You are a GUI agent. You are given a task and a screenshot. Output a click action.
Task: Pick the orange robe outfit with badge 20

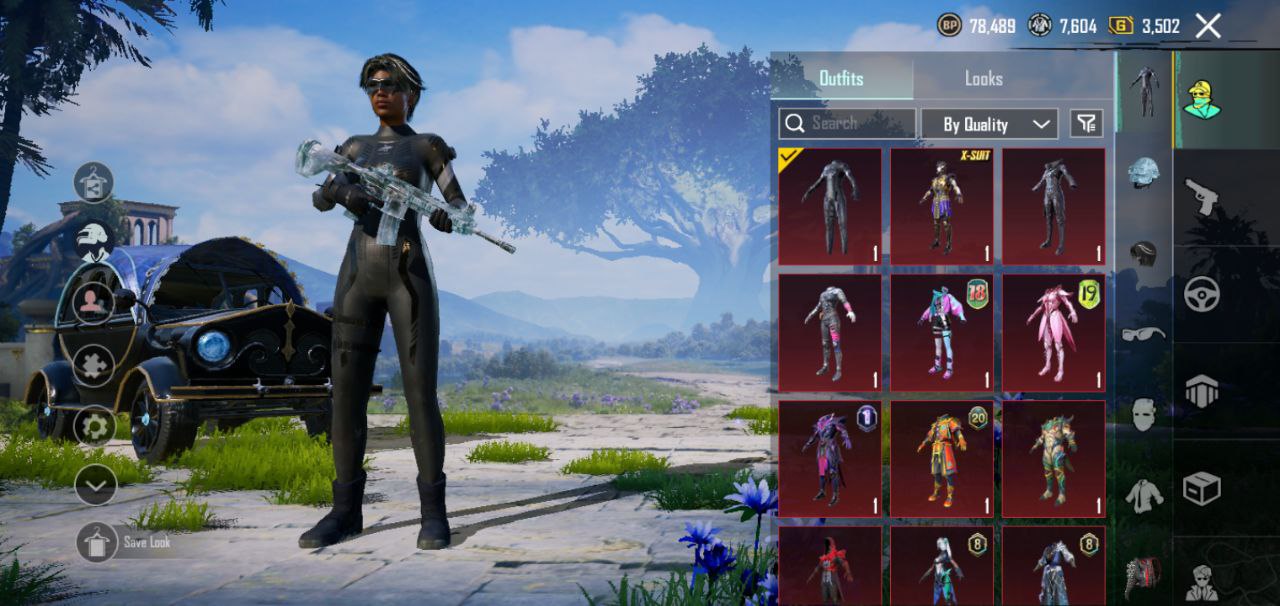coord(941,458)
